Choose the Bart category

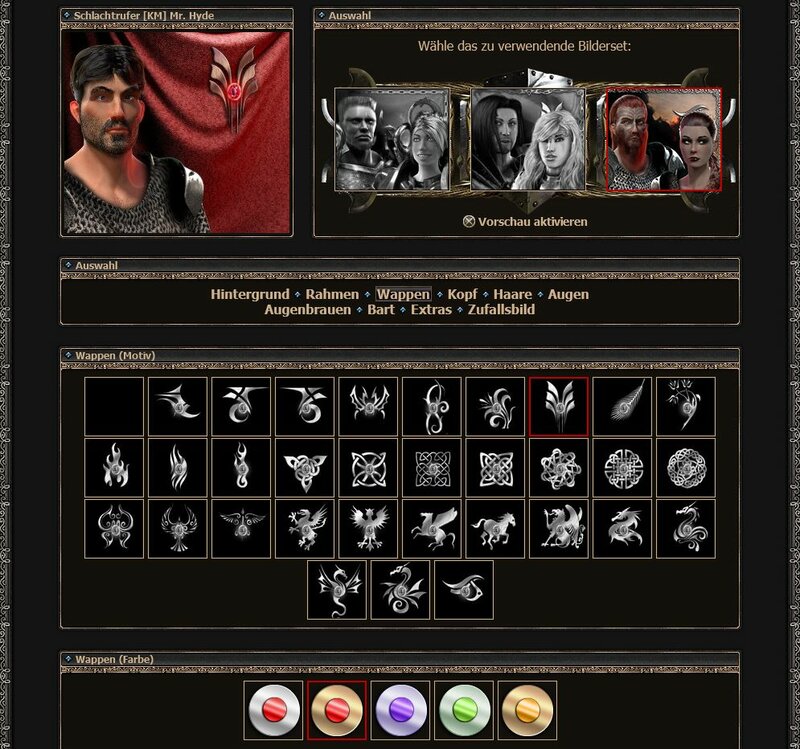tap(381, 310)
